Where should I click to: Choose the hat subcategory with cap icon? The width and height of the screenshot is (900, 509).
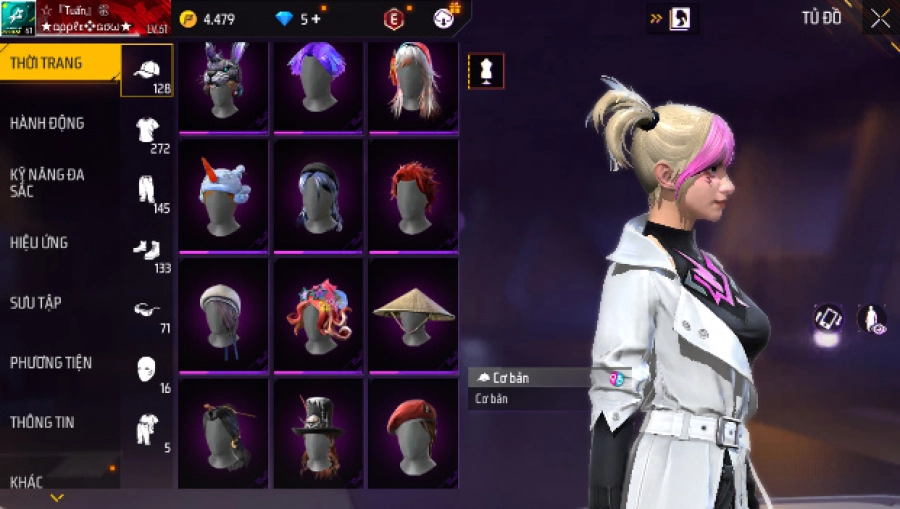coord(147,72)
